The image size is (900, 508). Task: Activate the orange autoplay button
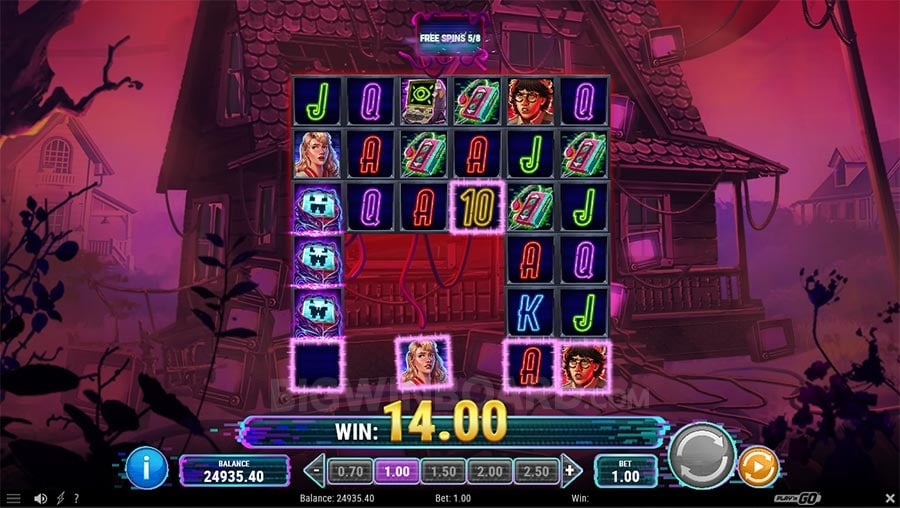point(758,467)
